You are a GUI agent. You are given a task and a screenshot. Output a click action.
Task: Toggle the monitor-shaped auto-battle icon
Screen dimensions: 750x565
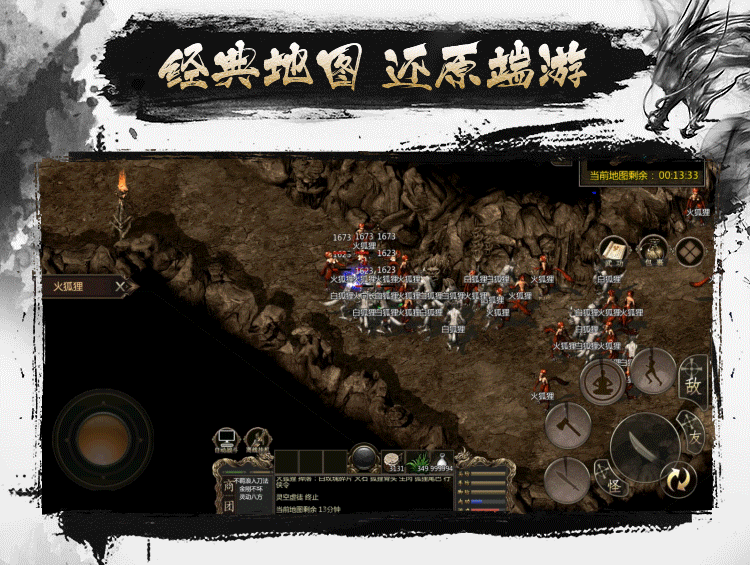226,438
